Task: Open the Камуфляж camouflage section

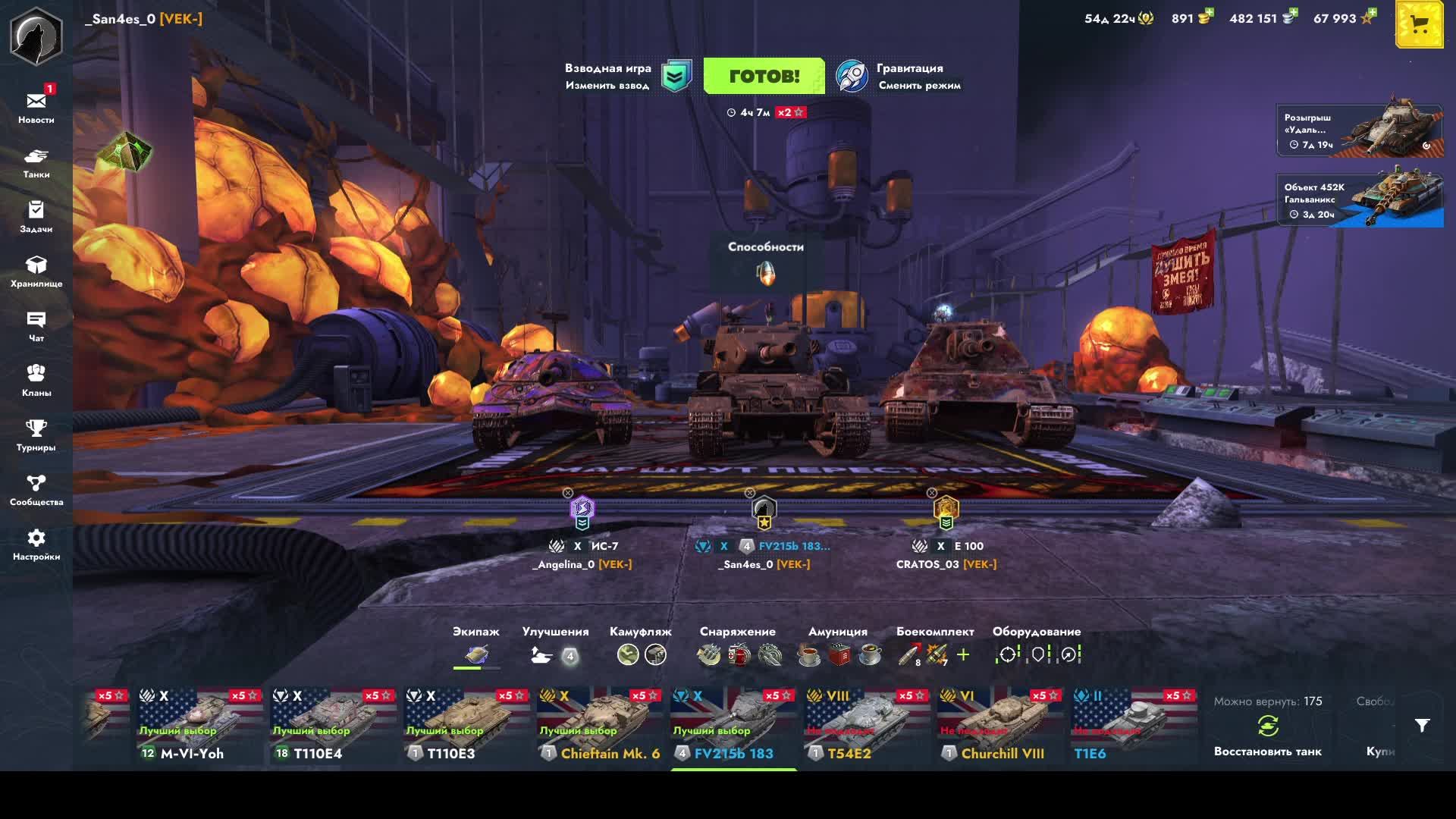Action: click(x=641, y=645)
